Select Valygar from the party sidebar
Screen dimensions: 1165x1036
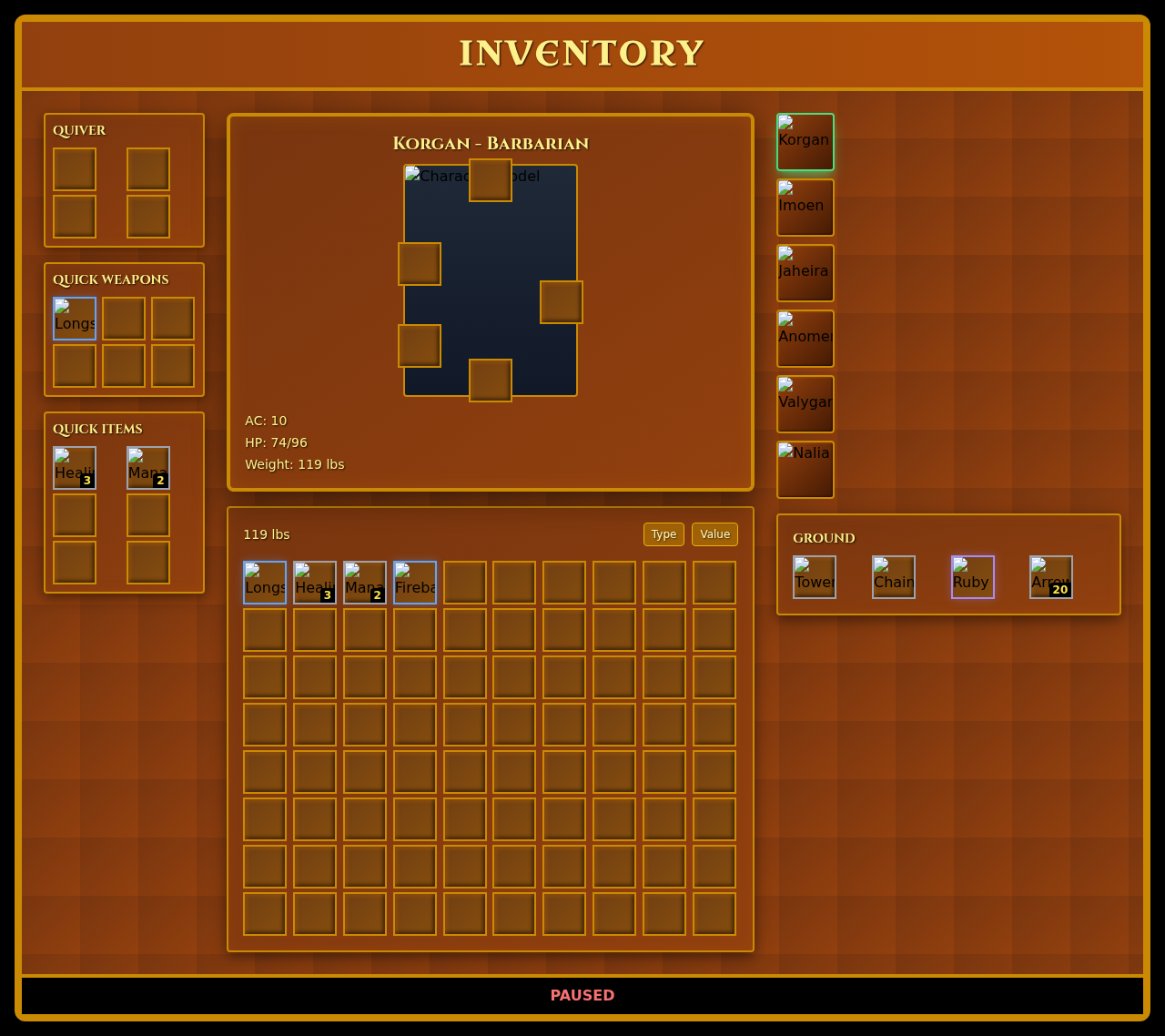pyautogui.click(x=805, y=403)
